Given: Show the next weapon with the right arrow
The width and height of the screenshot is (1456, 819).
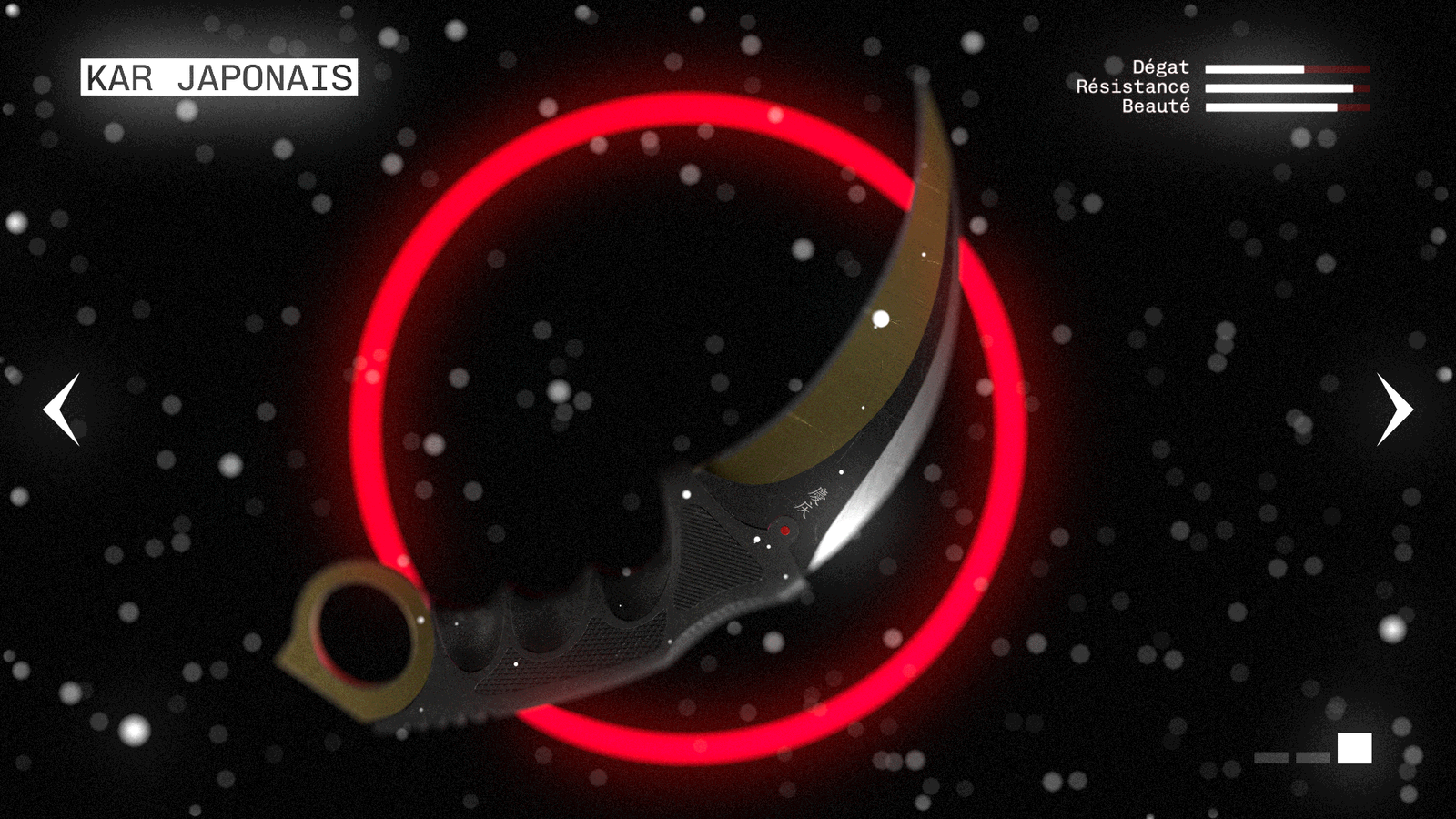Looking at the screenshot, I should click(x=1394, y=409).
